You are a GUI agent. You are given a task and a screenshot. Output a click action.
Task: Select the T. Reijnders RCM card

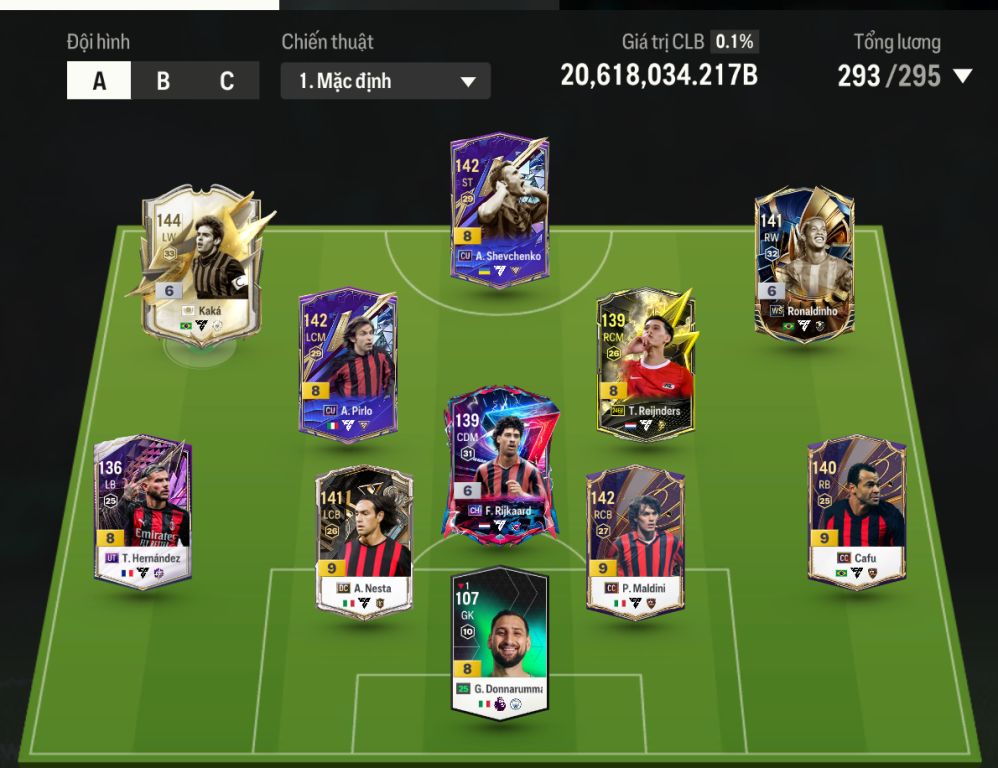point(645,362)
